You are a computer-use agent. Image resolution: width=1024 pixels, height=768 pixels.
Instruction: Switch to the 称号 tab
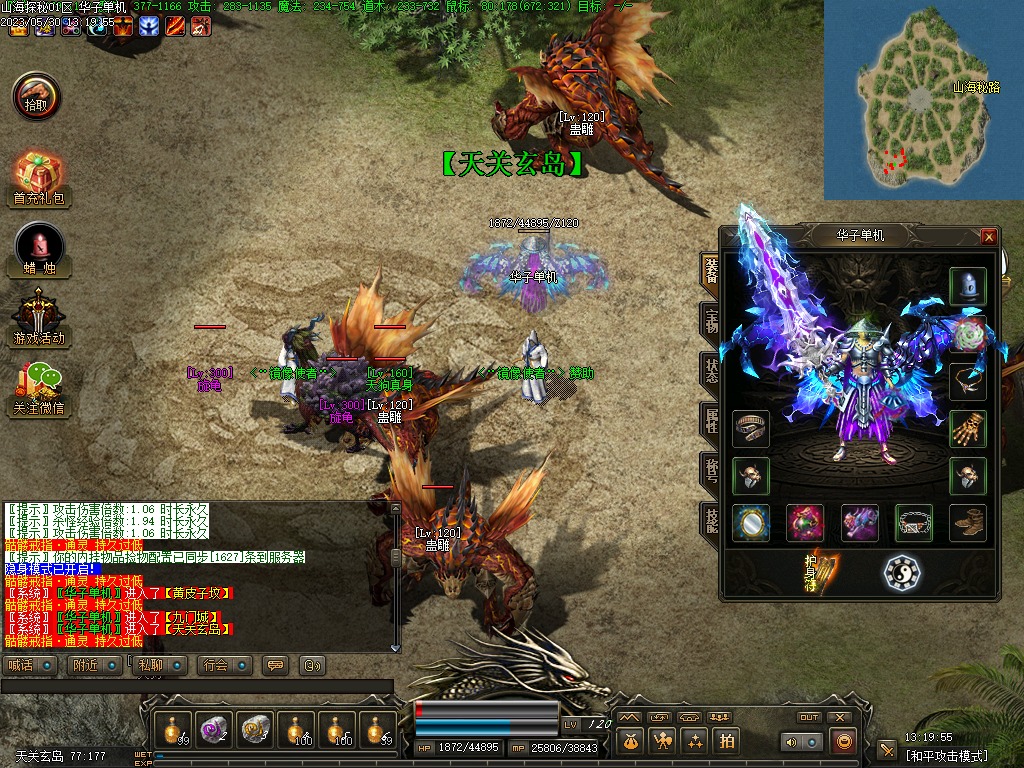coord(710,469)
